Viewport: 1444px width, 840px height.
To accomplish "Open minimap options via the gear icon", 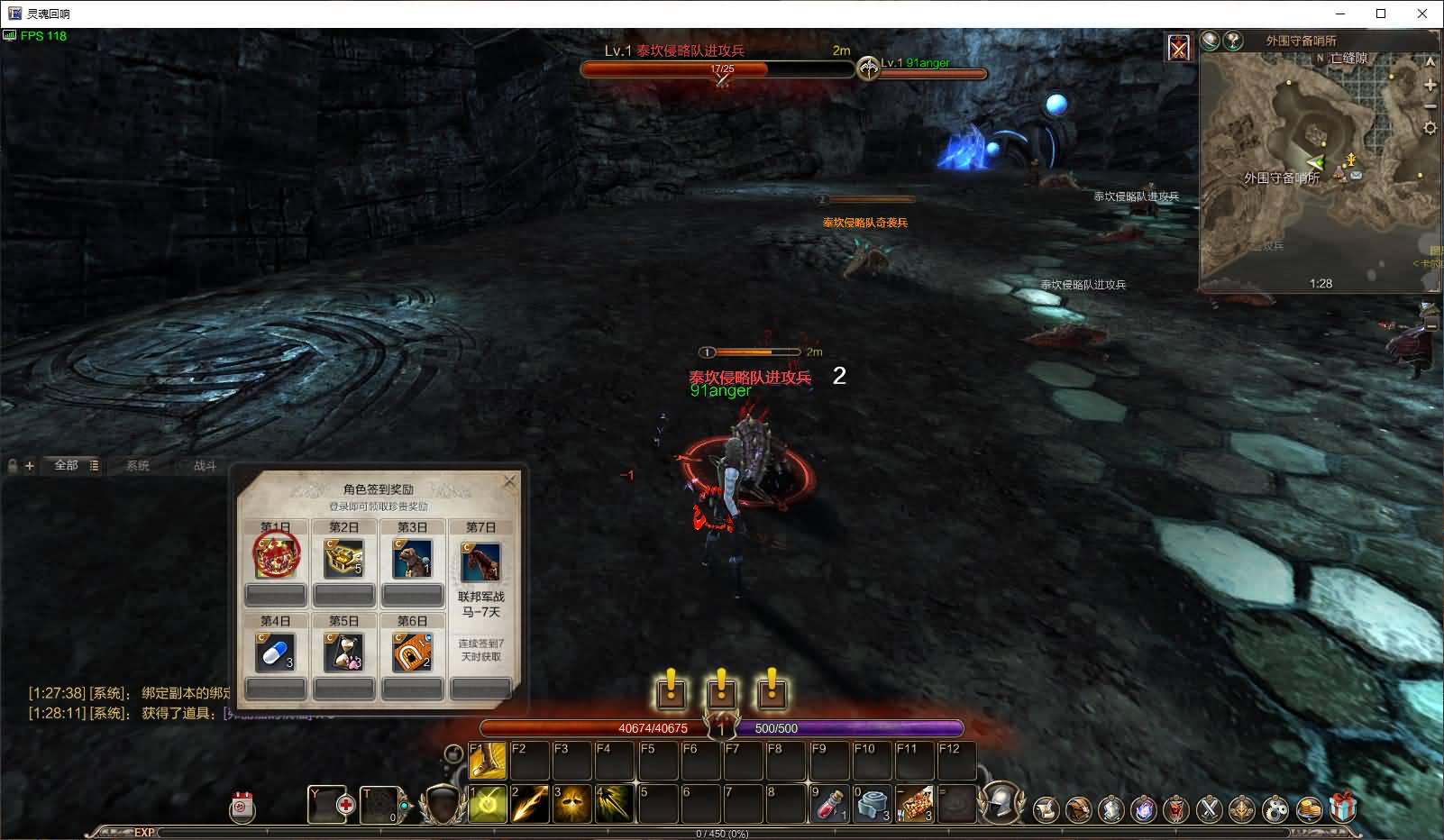I will (x=1430, y=128).
